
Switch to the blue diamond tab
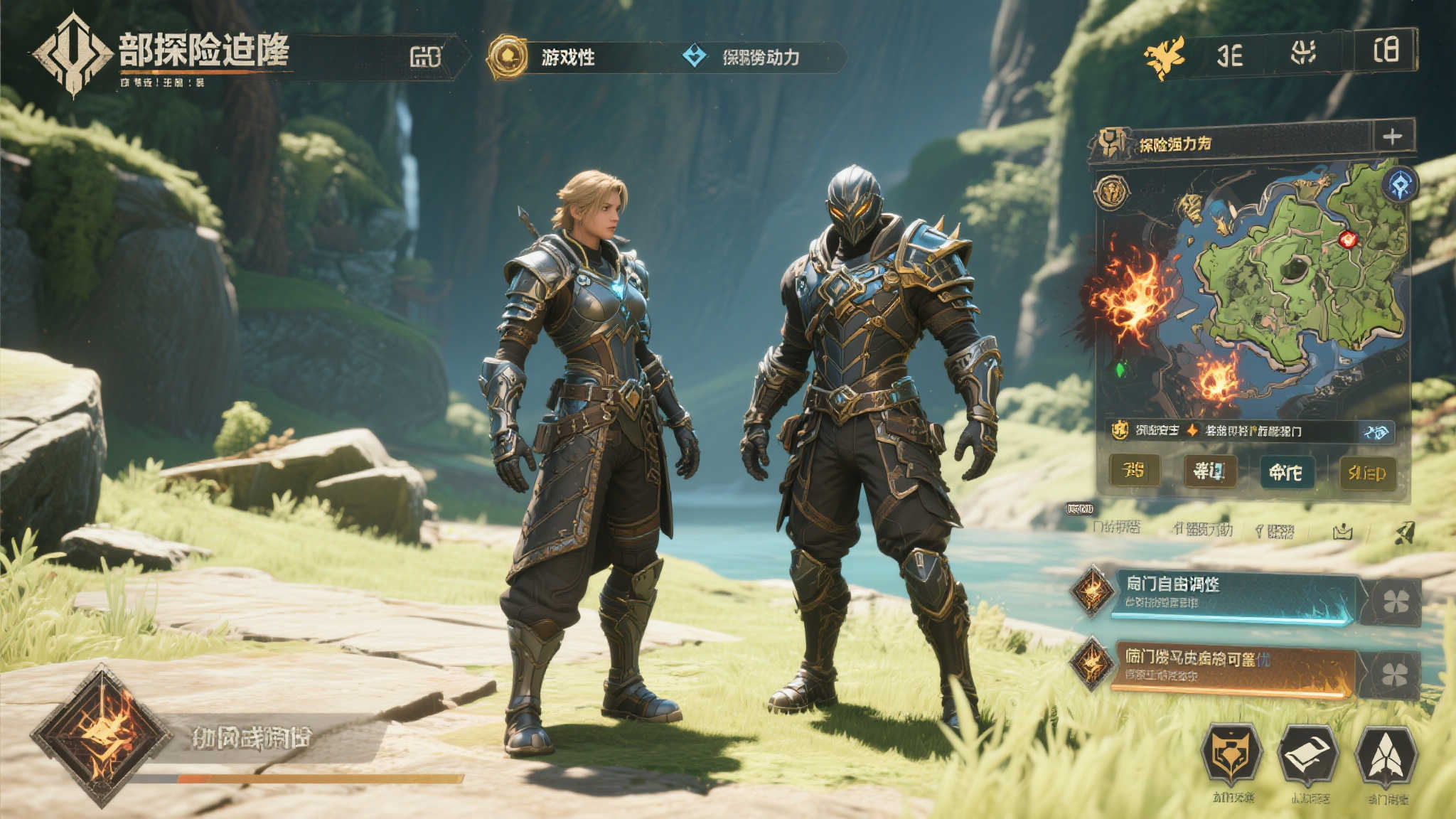pyautogui.click(x=695, y=56)
